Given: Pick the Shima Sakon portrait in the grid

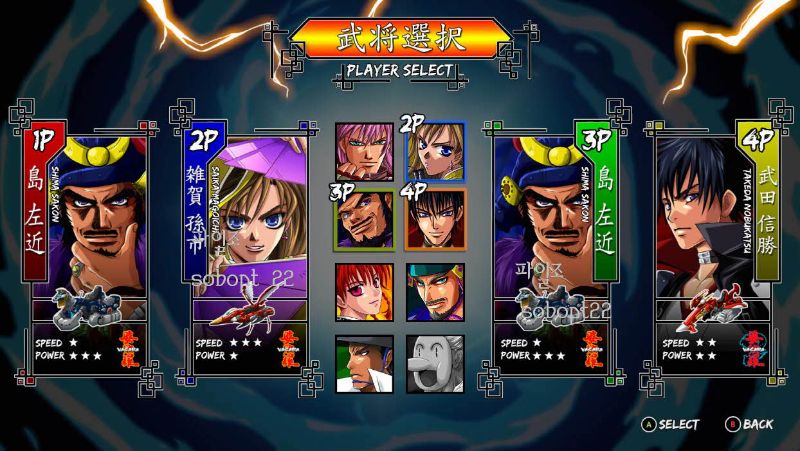Looking at the screenshot, I should click(364, 219).
